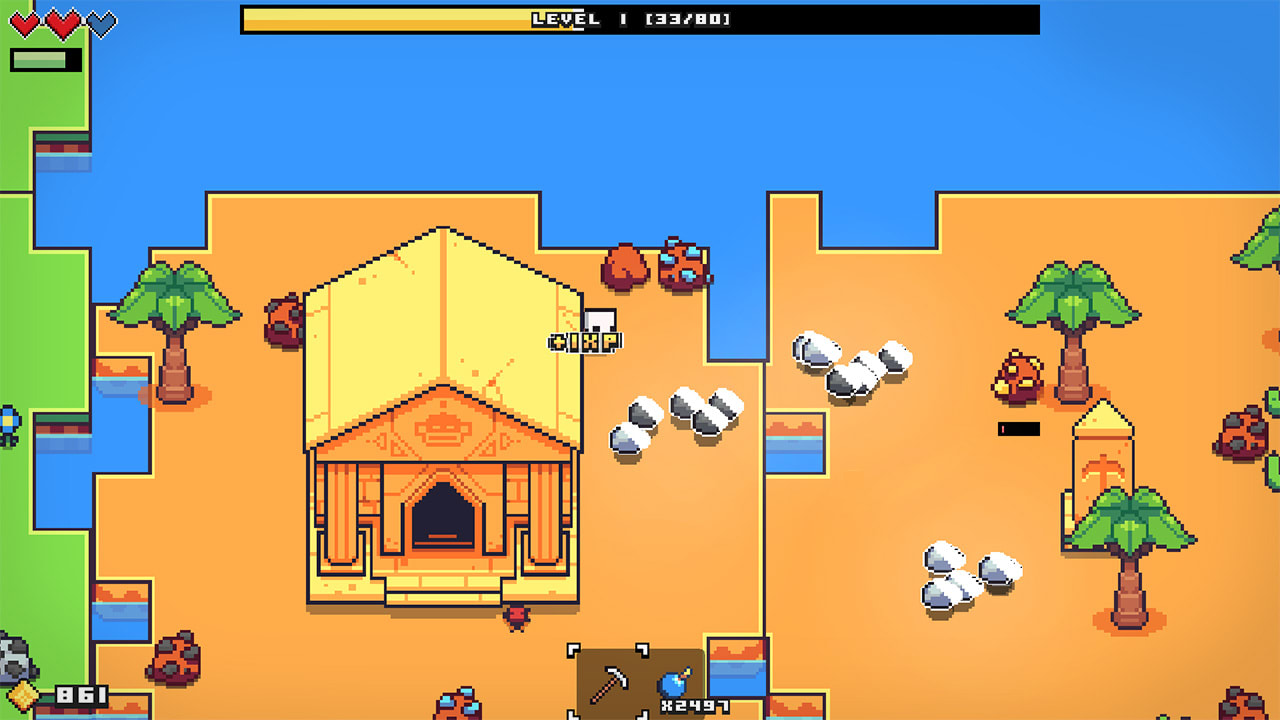Click the XP pickup text below the skull
This screenshot has height=720, width=1280.
pyautogui.click(x=581, y=341)
